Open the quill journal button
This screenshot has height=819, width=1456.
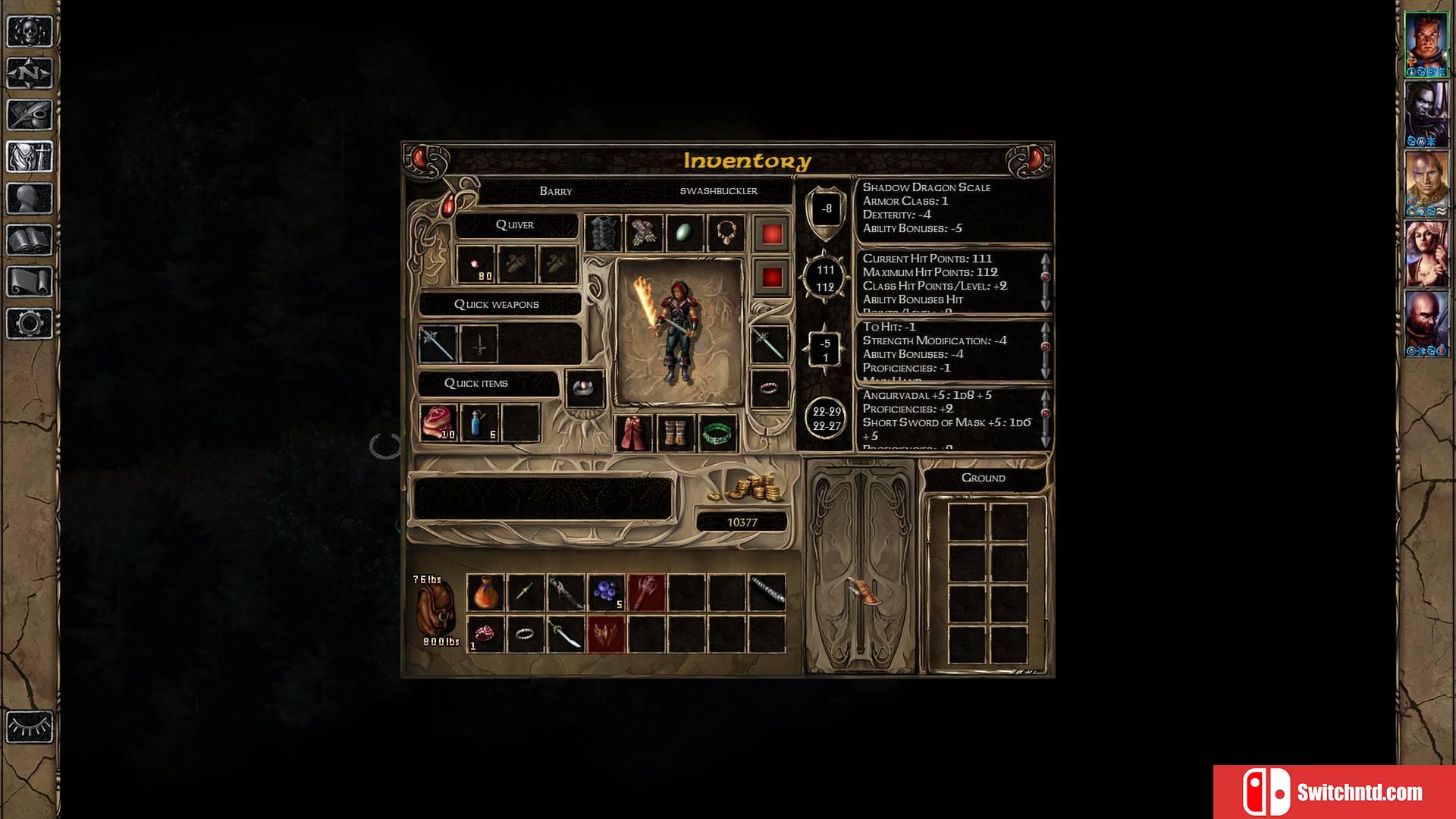(30, 115)
